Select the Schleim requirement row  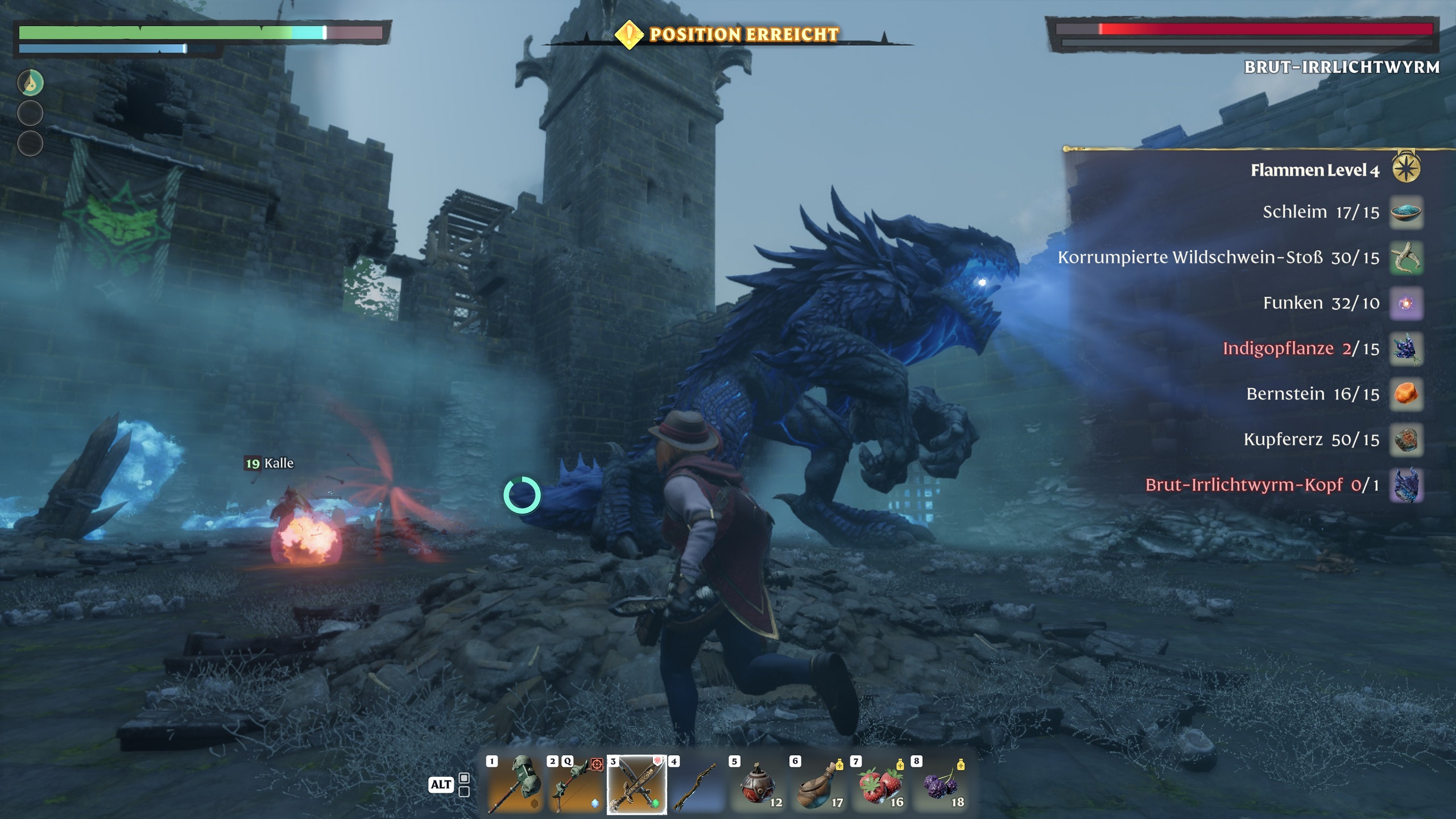1321,212
